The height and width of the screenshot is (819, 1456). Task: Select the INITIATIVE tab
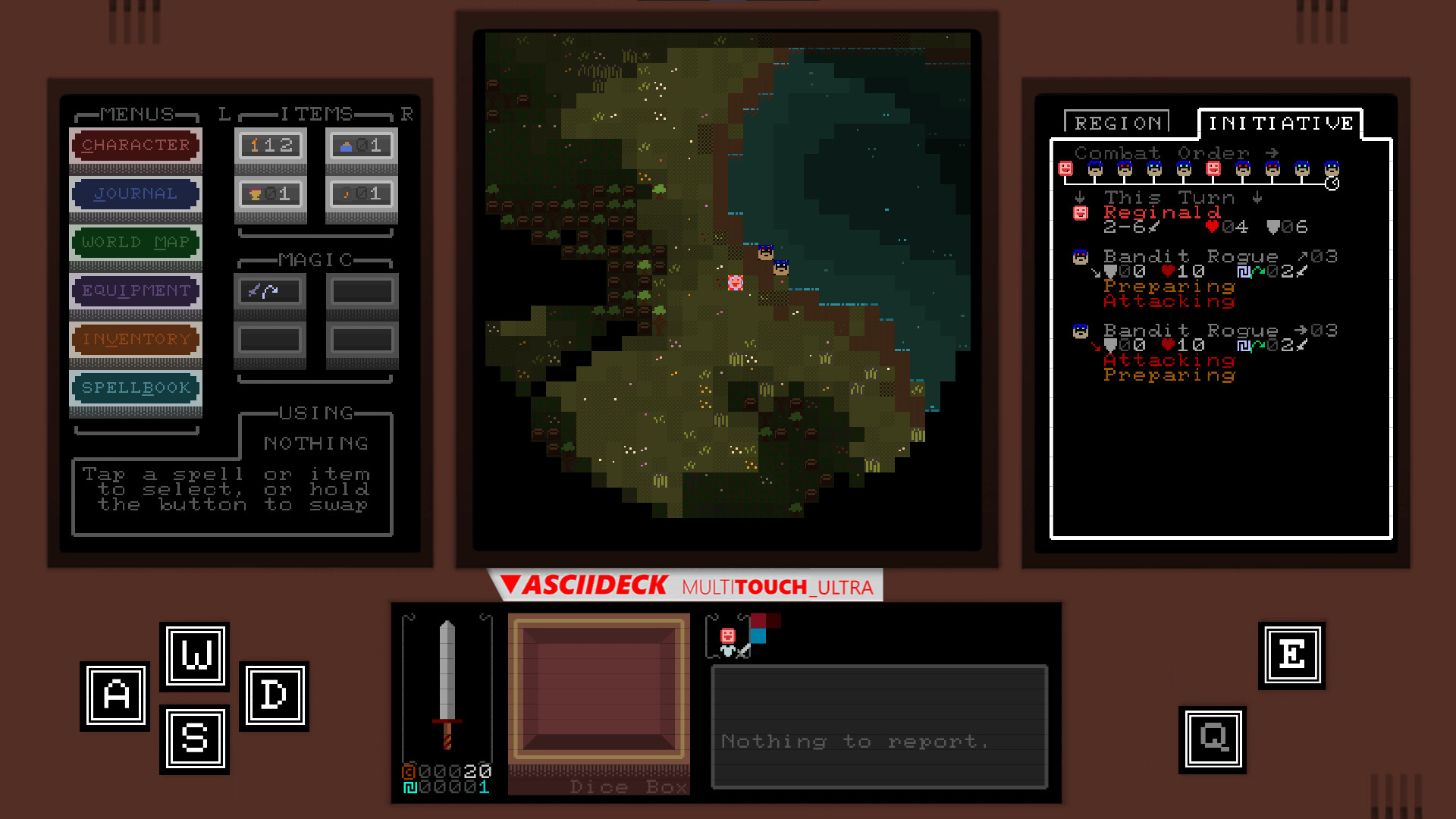(1280, 122)
